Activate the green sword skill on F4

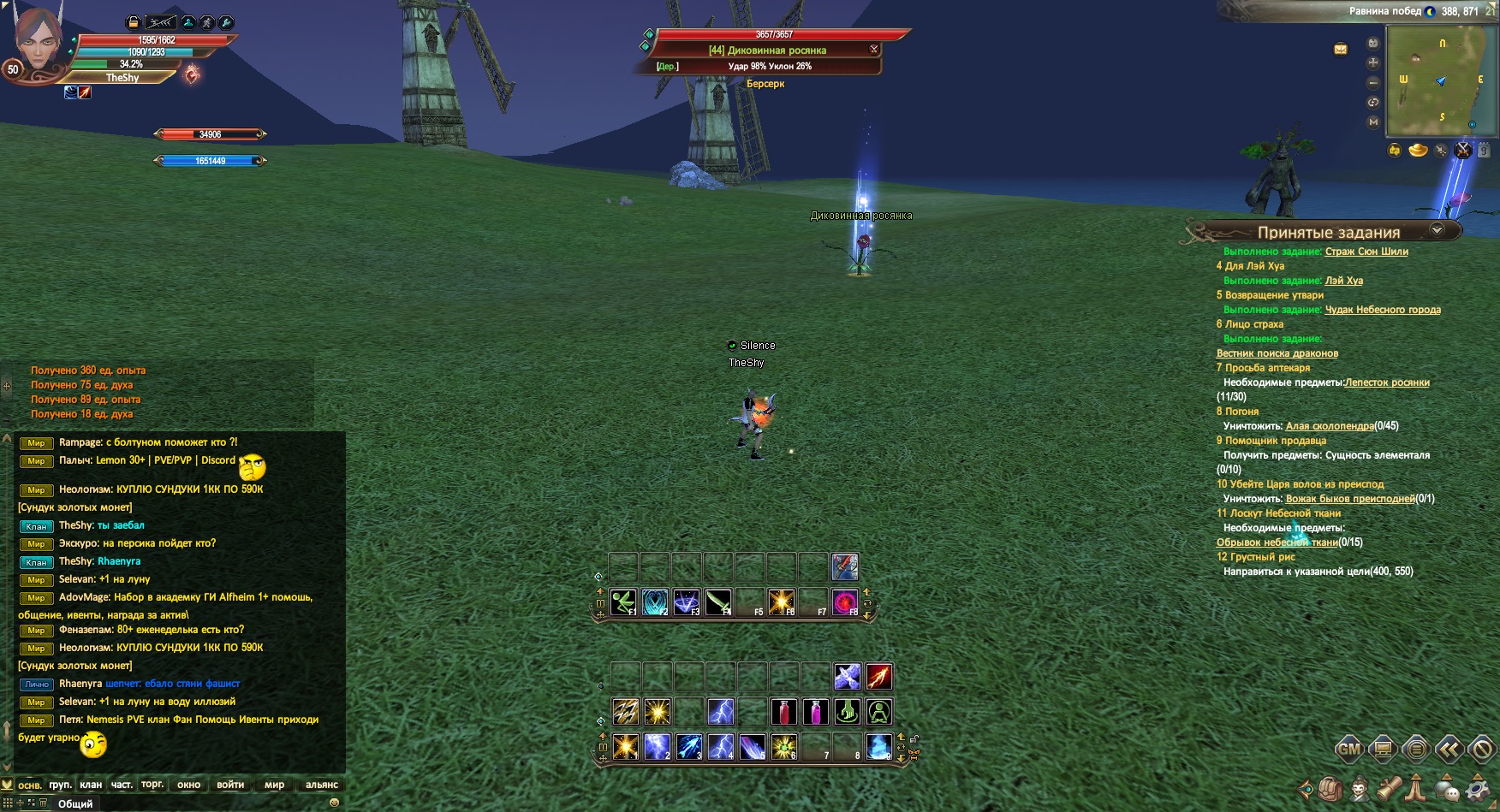click(718, 602)
